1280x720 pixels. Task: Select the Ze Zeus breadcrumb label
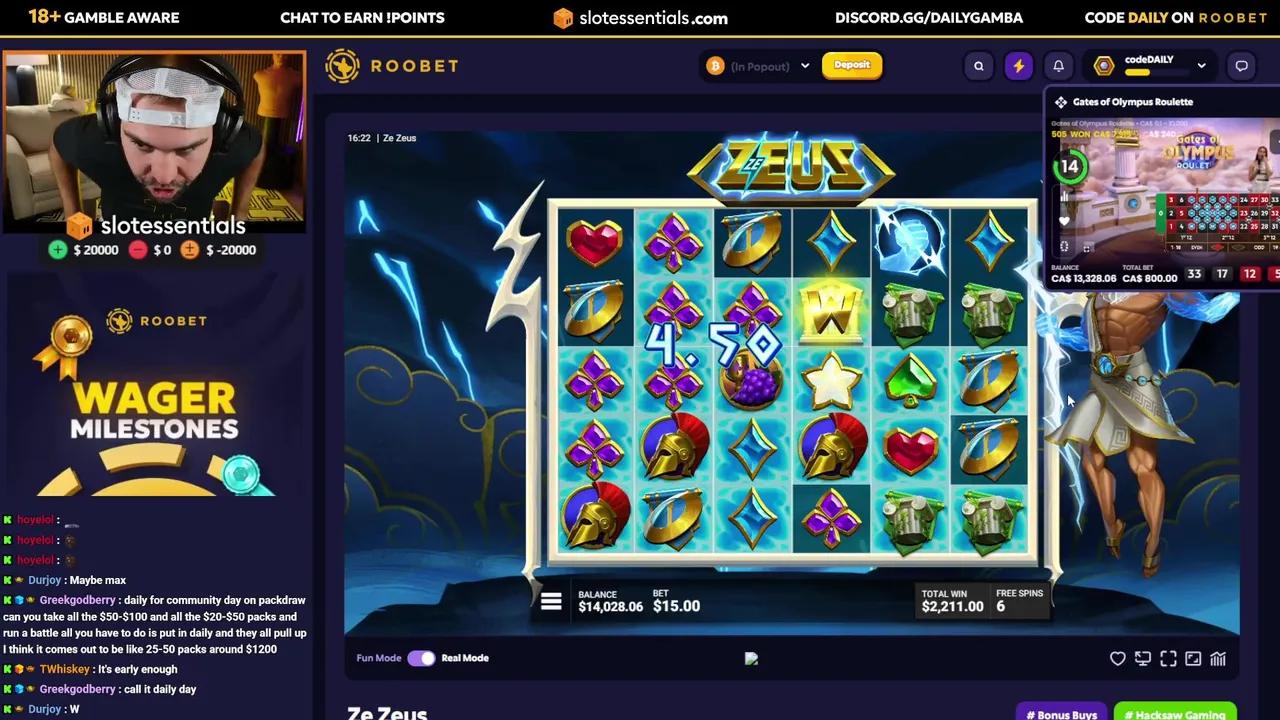(x=399, y=138)
